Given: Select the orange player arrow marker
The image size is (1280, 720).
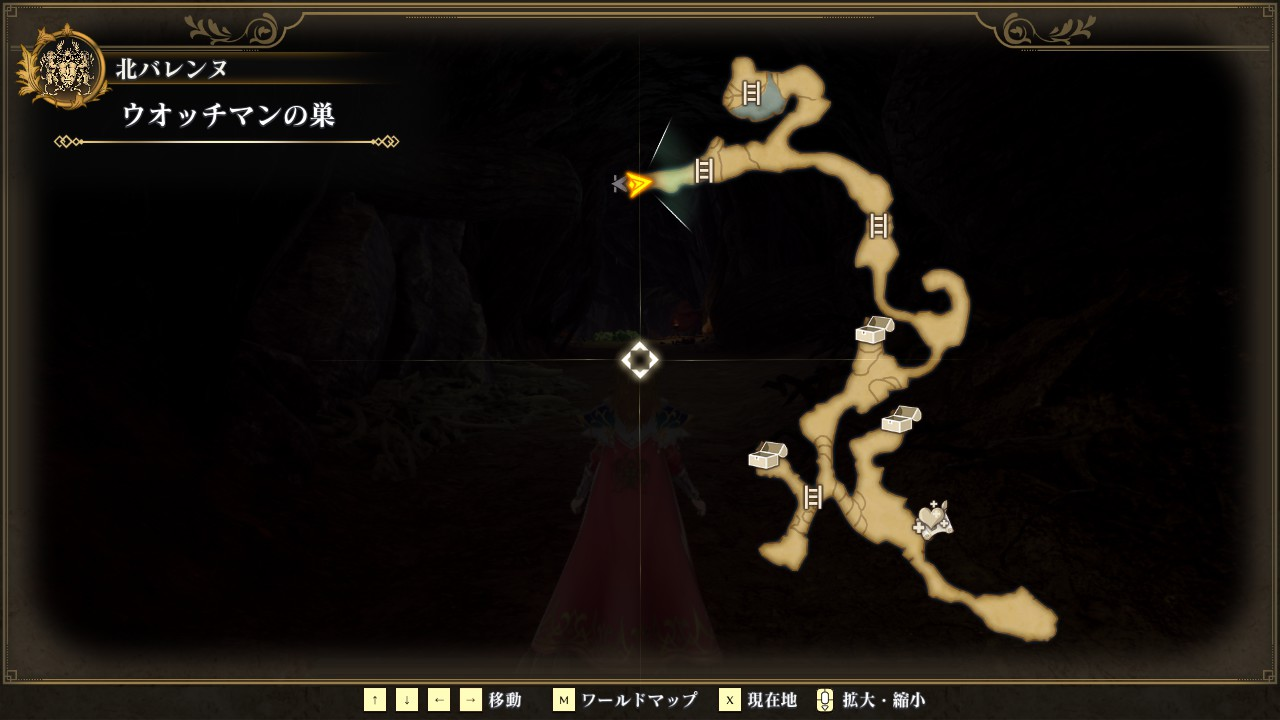Looking at the screenshot, I should (x=637, y=183).
